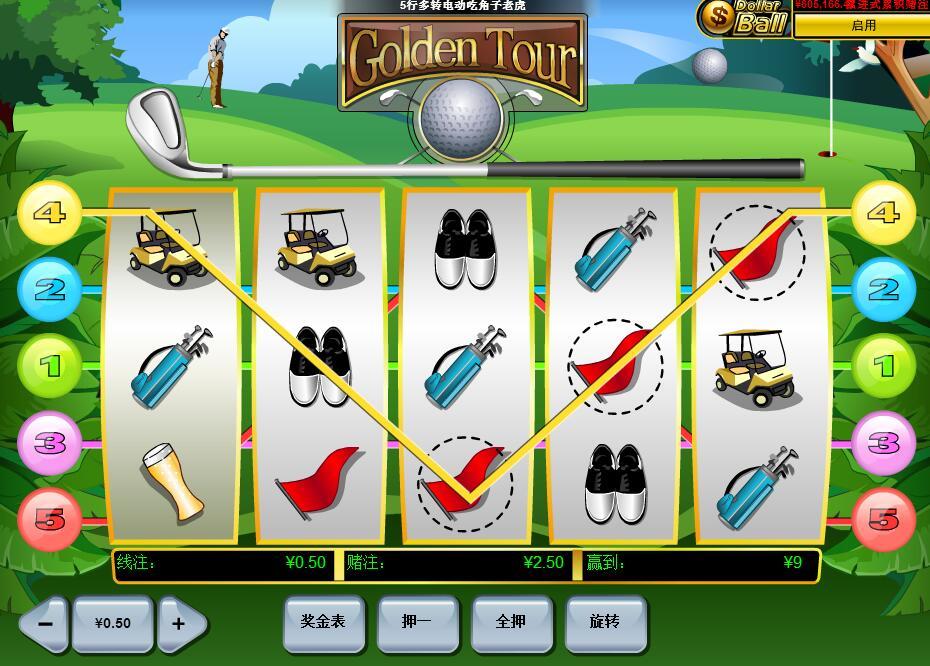Open the 奖金表 paytable

323,622
